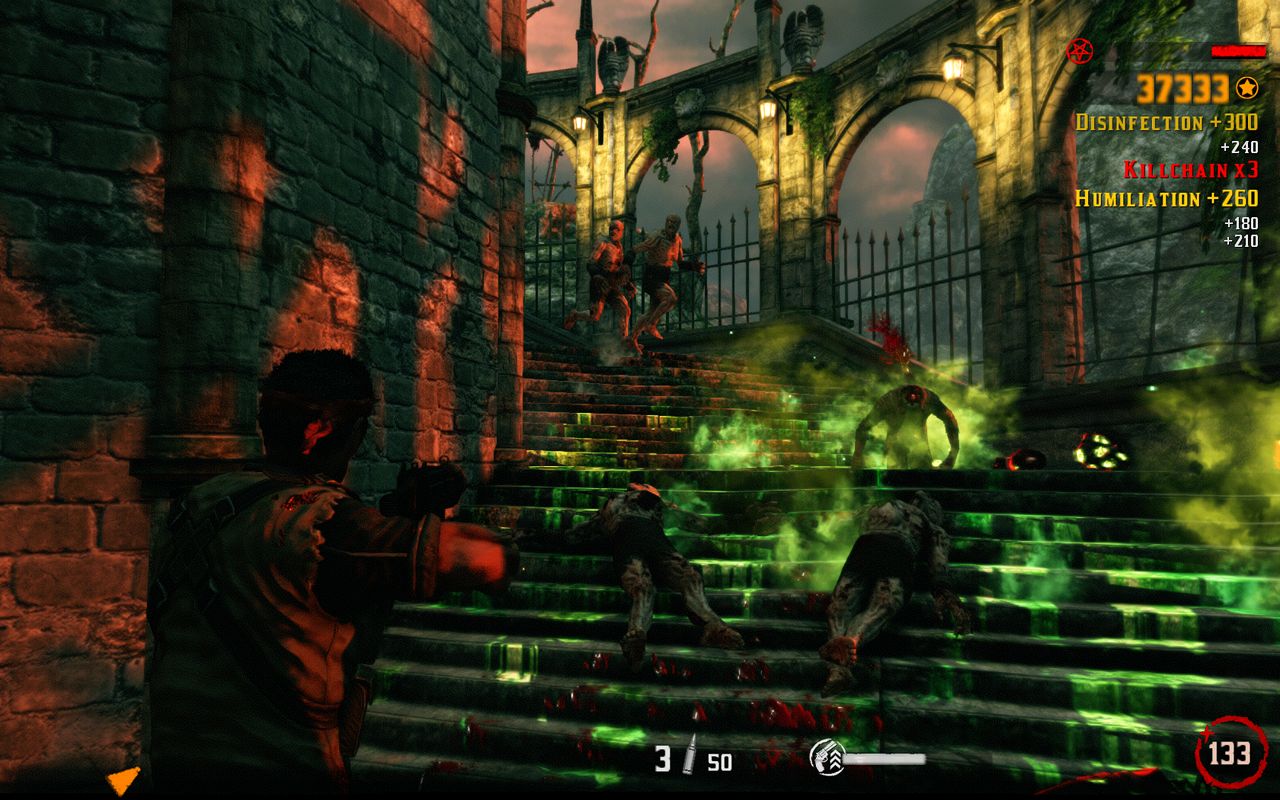1280x800 pixels.
Task: Expand the +180 score entry
Action: click(1240, 222)
